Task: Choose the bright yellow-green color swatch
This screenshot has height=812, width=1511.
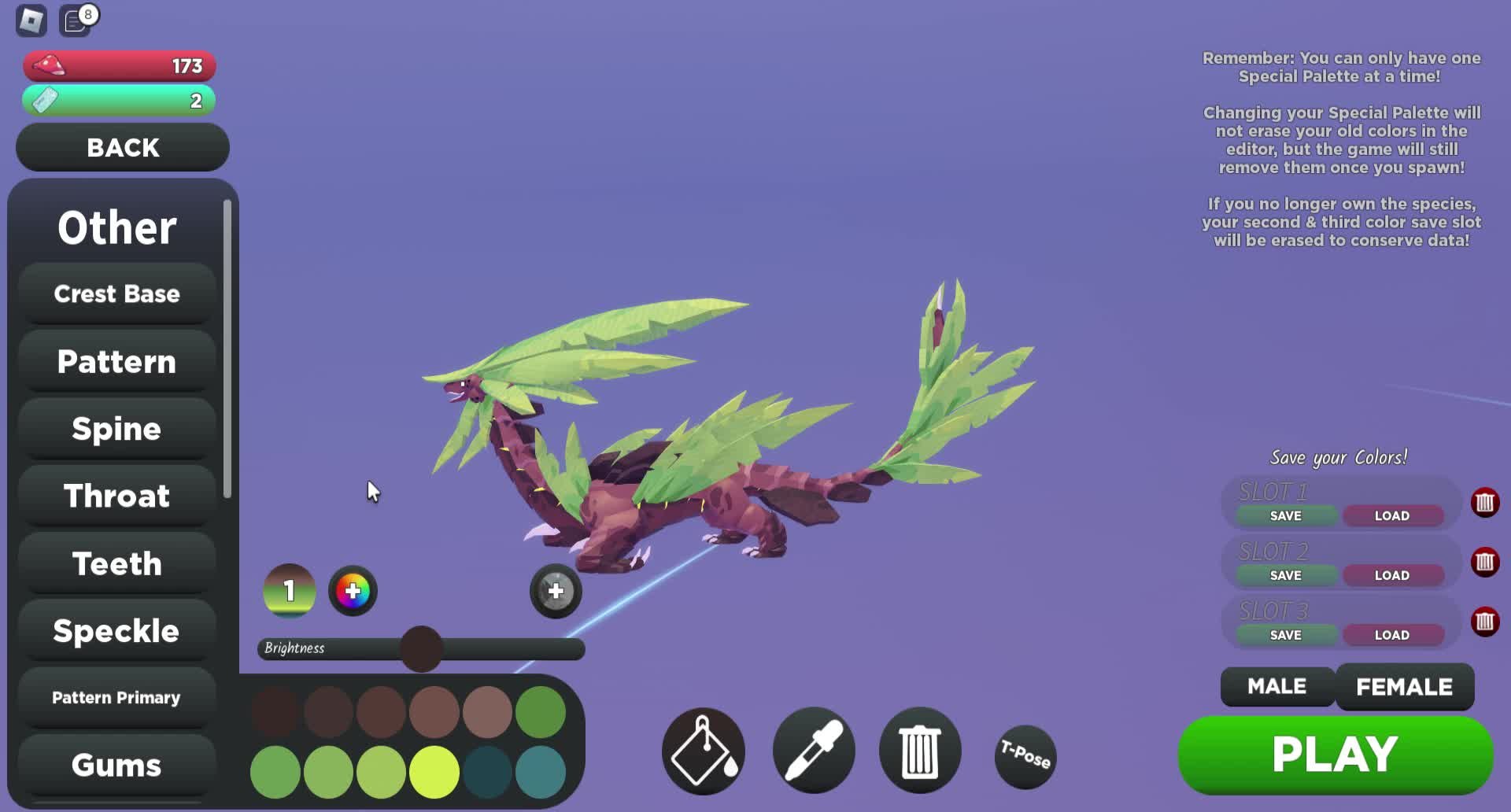Action: (x=434, y=772)
